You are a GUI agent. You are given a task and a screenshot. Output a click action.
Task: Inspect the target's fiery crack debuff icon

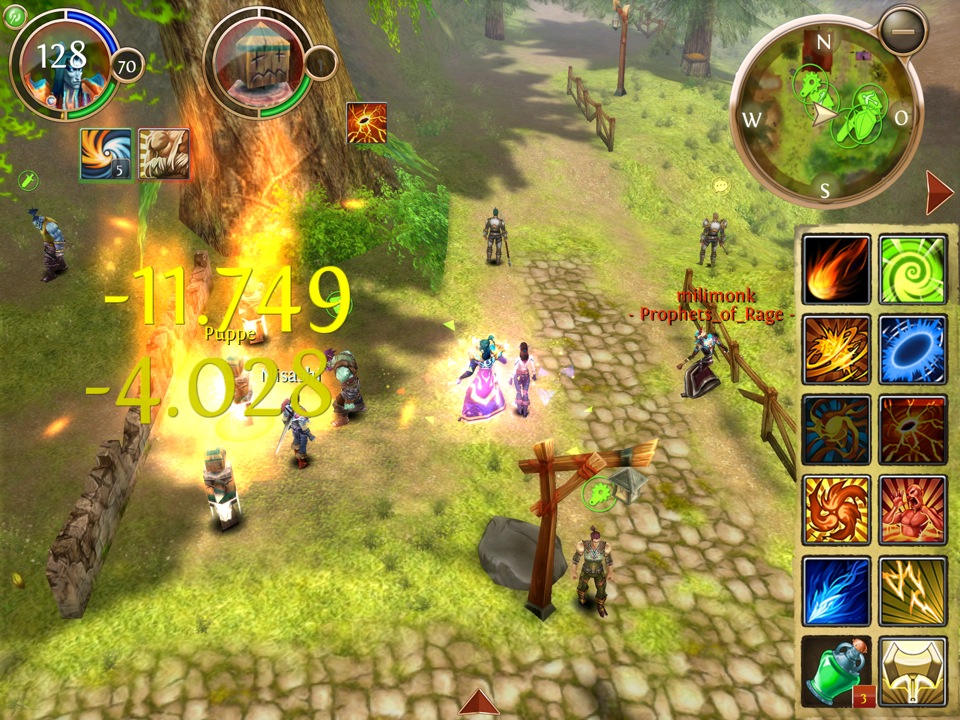coord(366,122)
